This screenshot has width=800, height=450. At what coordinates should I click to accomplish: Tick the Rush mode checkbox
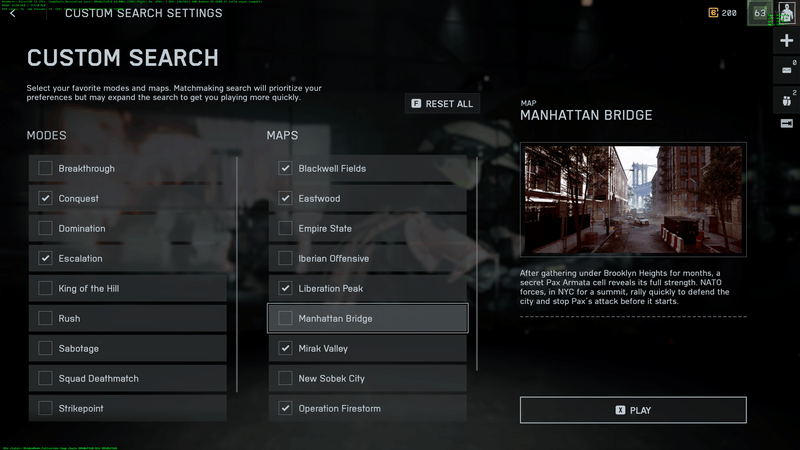45,319
